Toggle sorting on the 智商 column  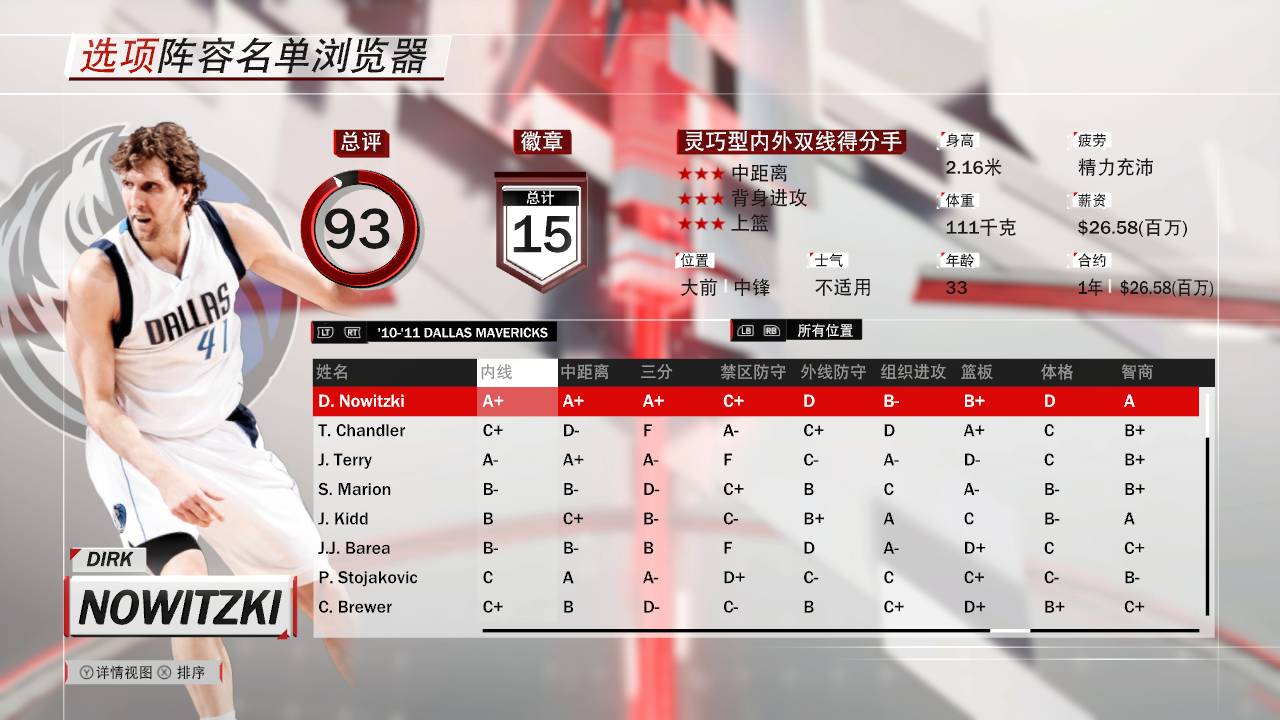click(1138, 372)
